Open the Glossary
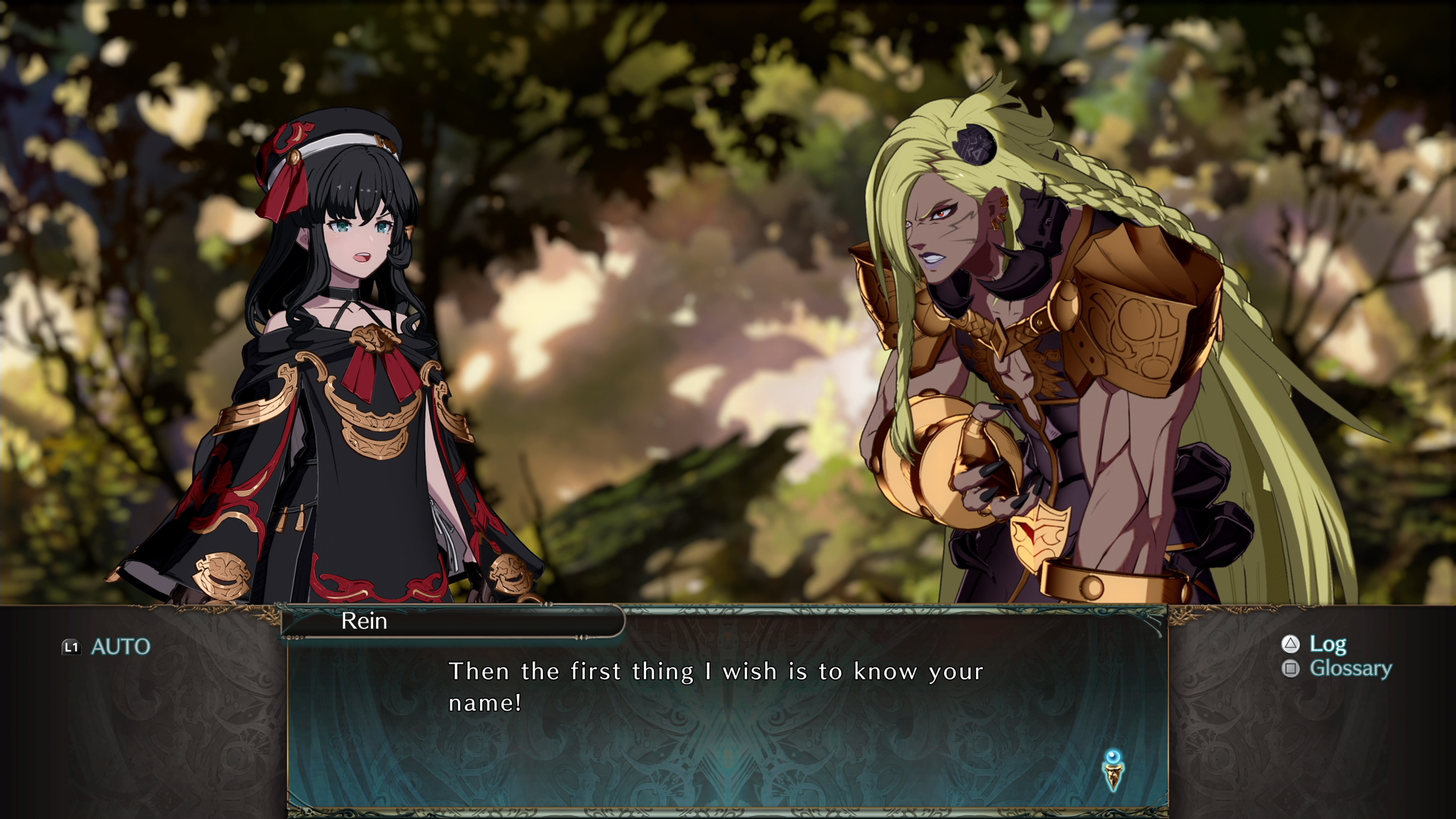1456x819 pixels. 1337,668
